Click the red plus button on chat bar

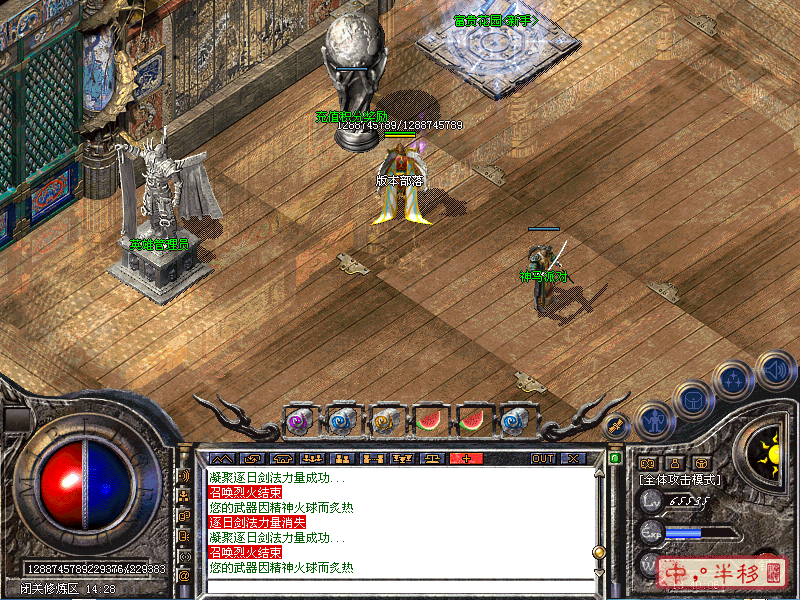click(464, 458)
